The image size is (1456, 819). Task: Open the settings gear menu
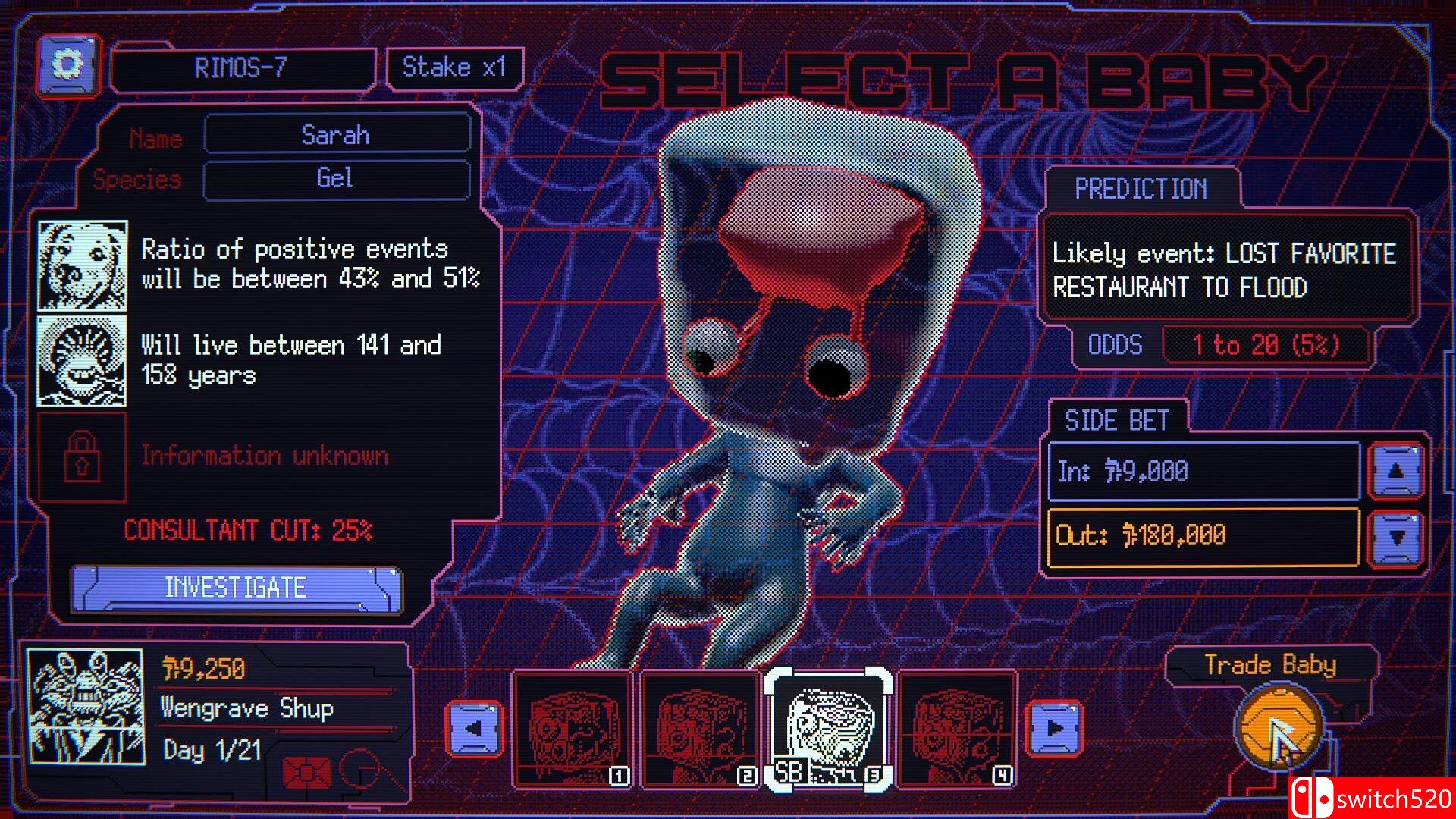click(67, 67)
